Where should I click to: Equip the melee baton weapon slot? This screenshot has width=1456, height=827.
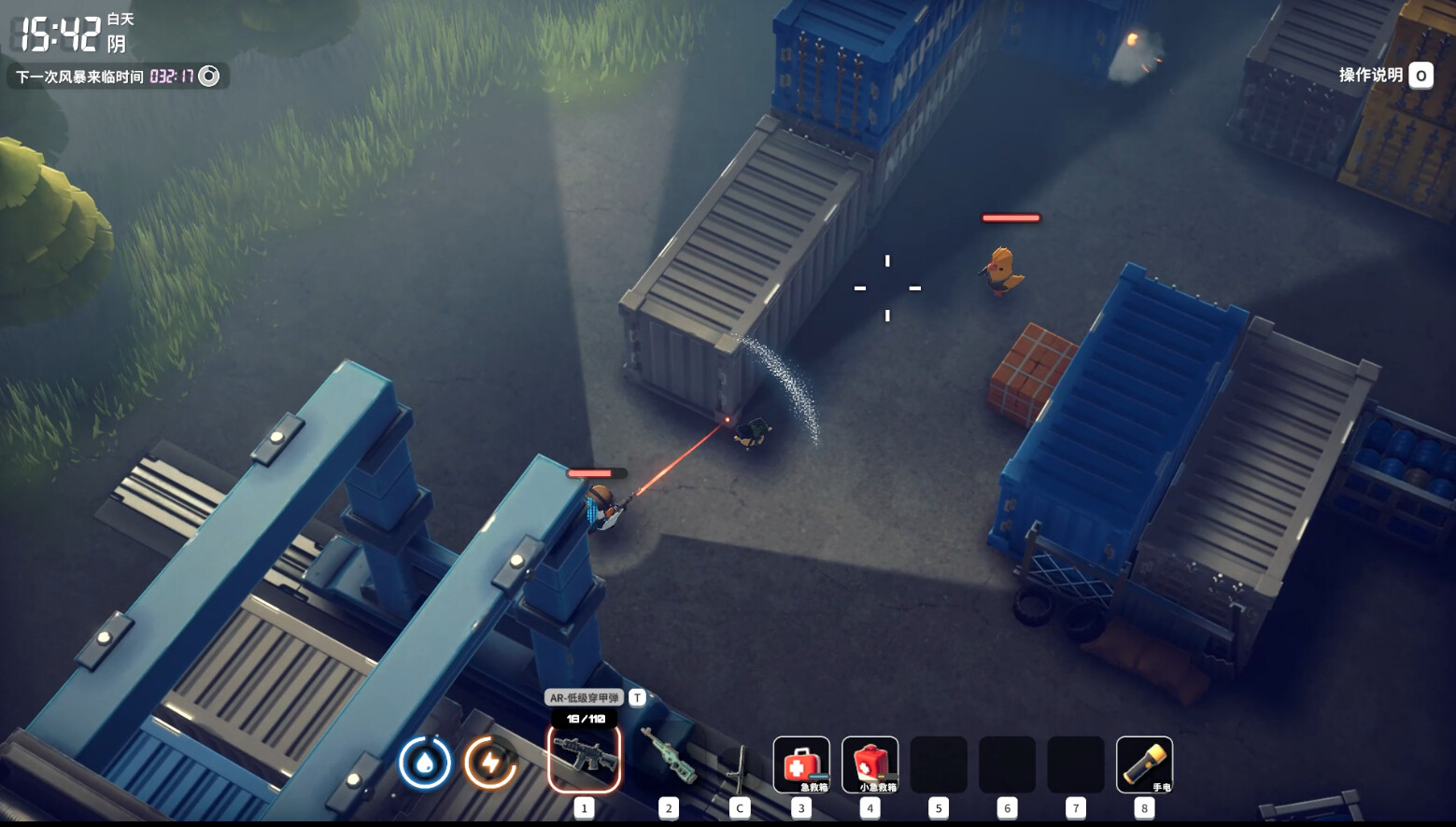(x=739, y=765)
